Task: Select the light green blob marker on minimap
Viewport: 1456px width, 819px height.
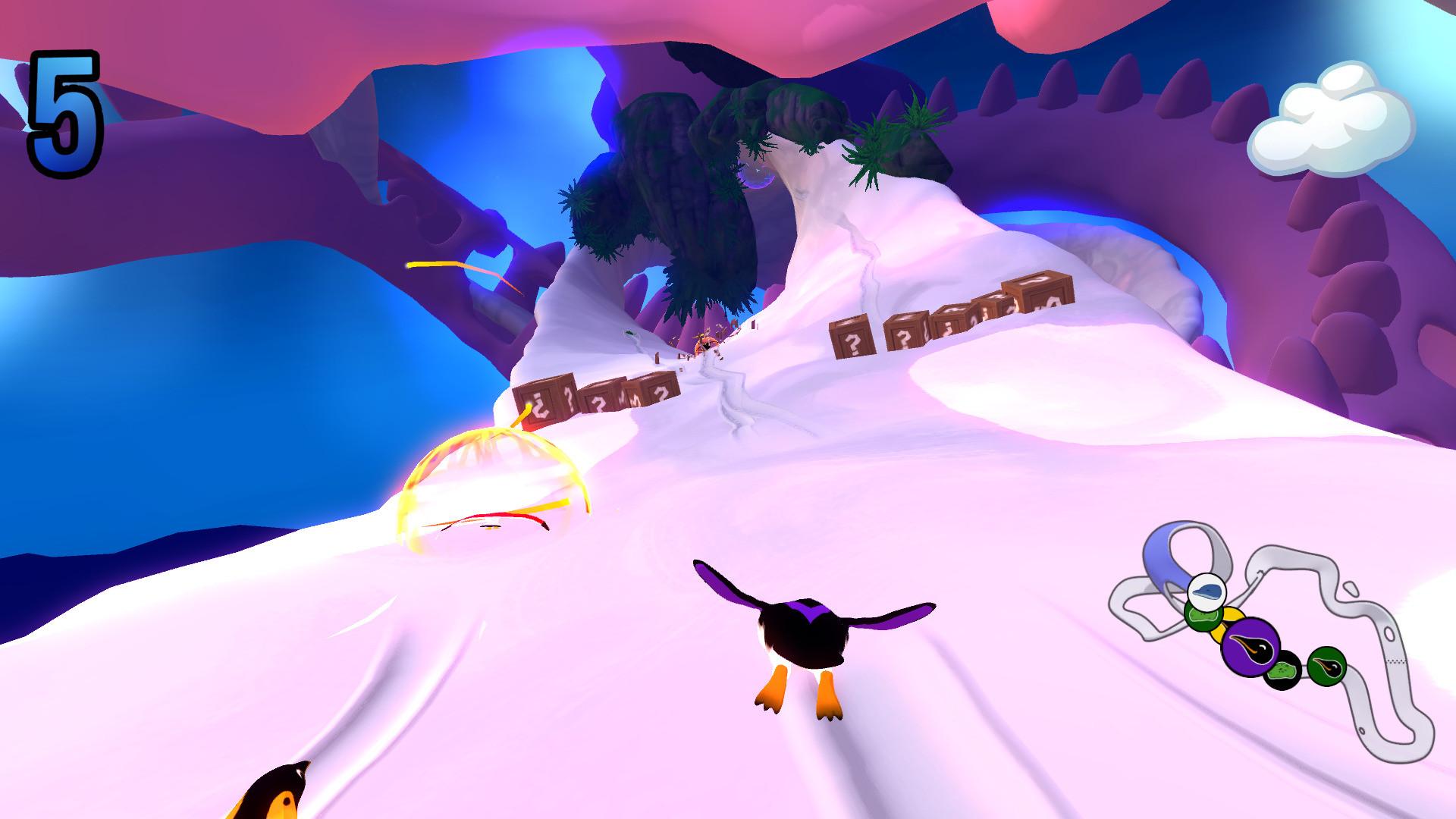Action: click(x=1203, y=617)
